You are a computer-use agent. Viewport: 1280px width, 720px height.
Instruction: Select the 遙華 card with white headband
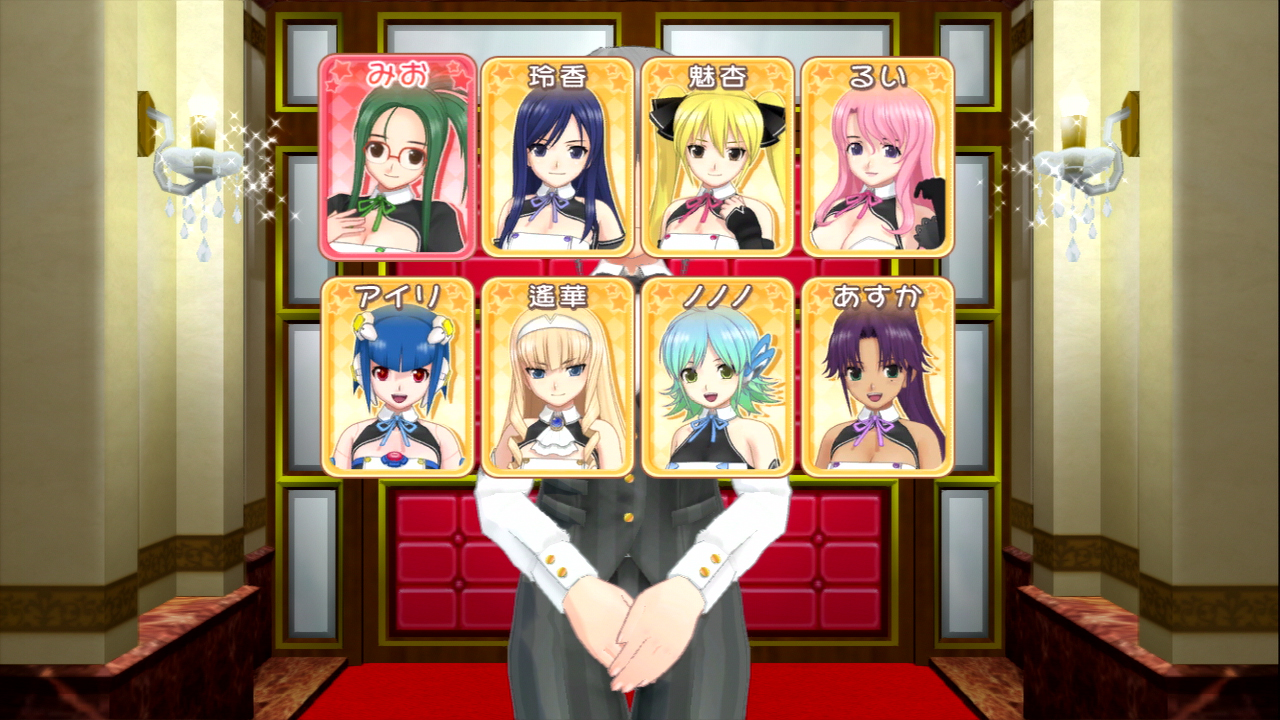coord(558,377)
